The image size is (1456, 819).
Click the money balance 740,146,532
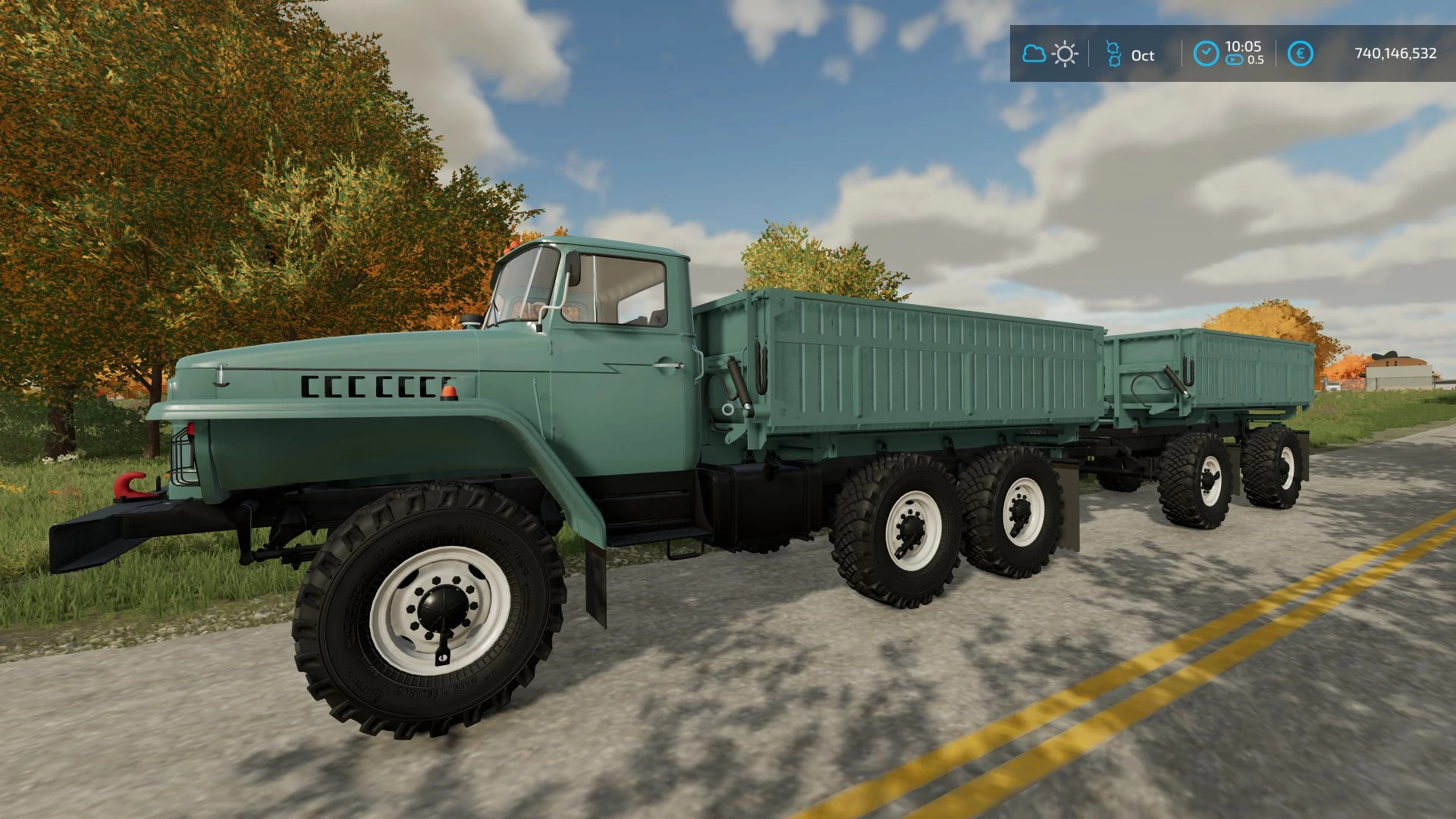pyautogui.click(x=1396, y=52)
